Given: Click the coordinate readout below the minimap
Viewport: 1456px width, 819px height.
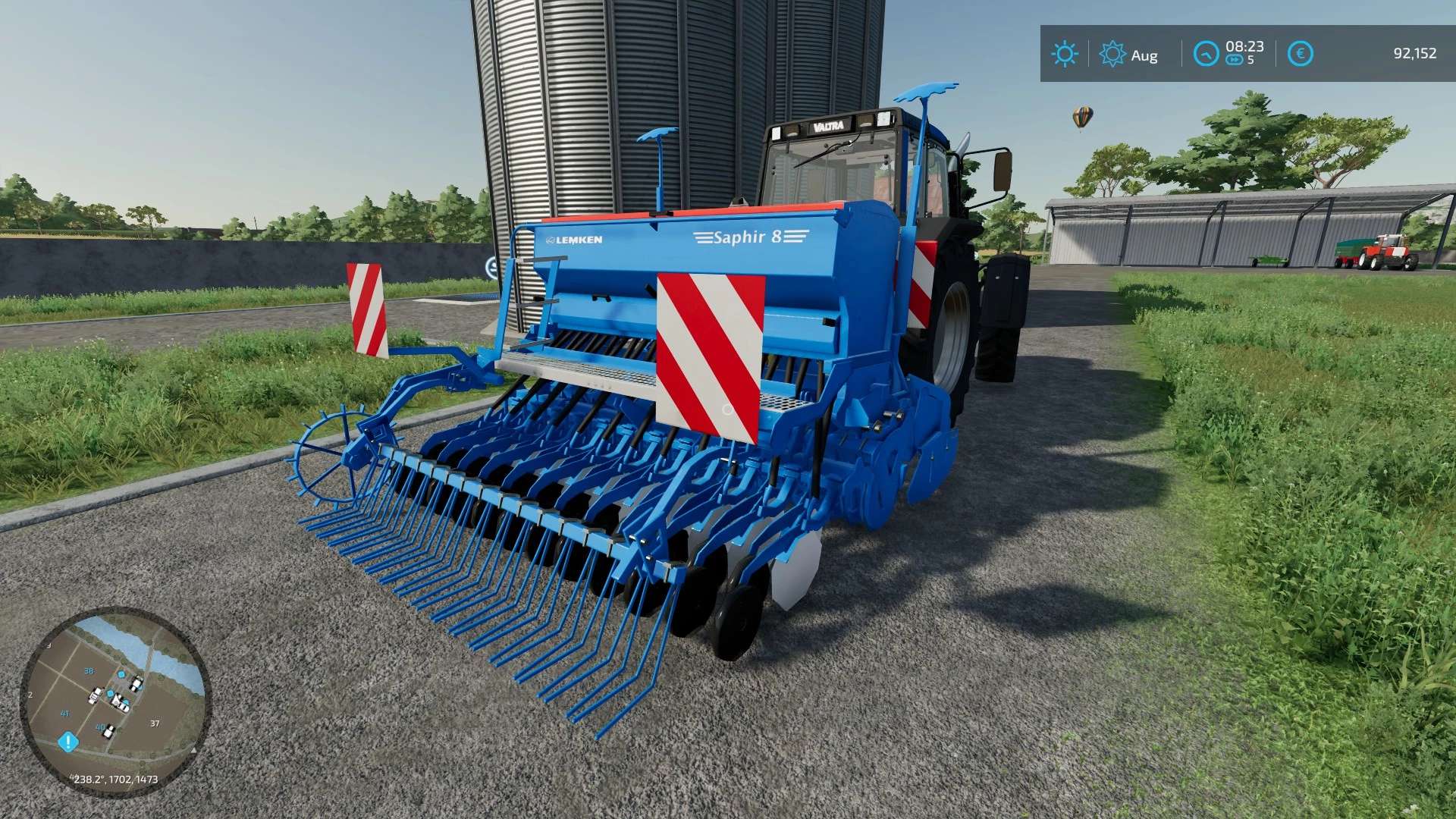Looking at the screenshot, I should tap(115, 779).
